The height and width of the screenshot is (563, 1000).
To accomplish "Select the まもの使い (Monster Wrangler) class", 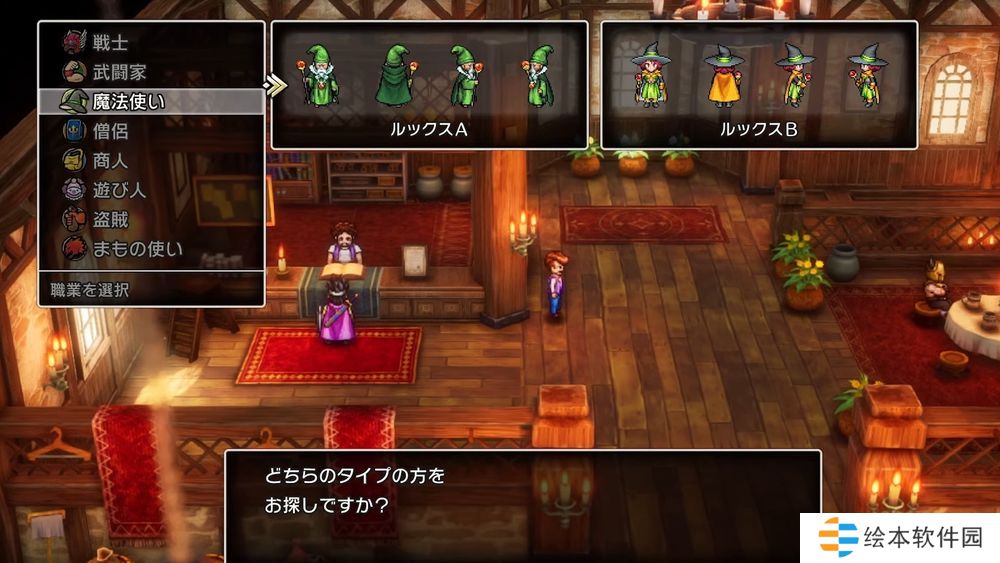I will tap(137, 248).
